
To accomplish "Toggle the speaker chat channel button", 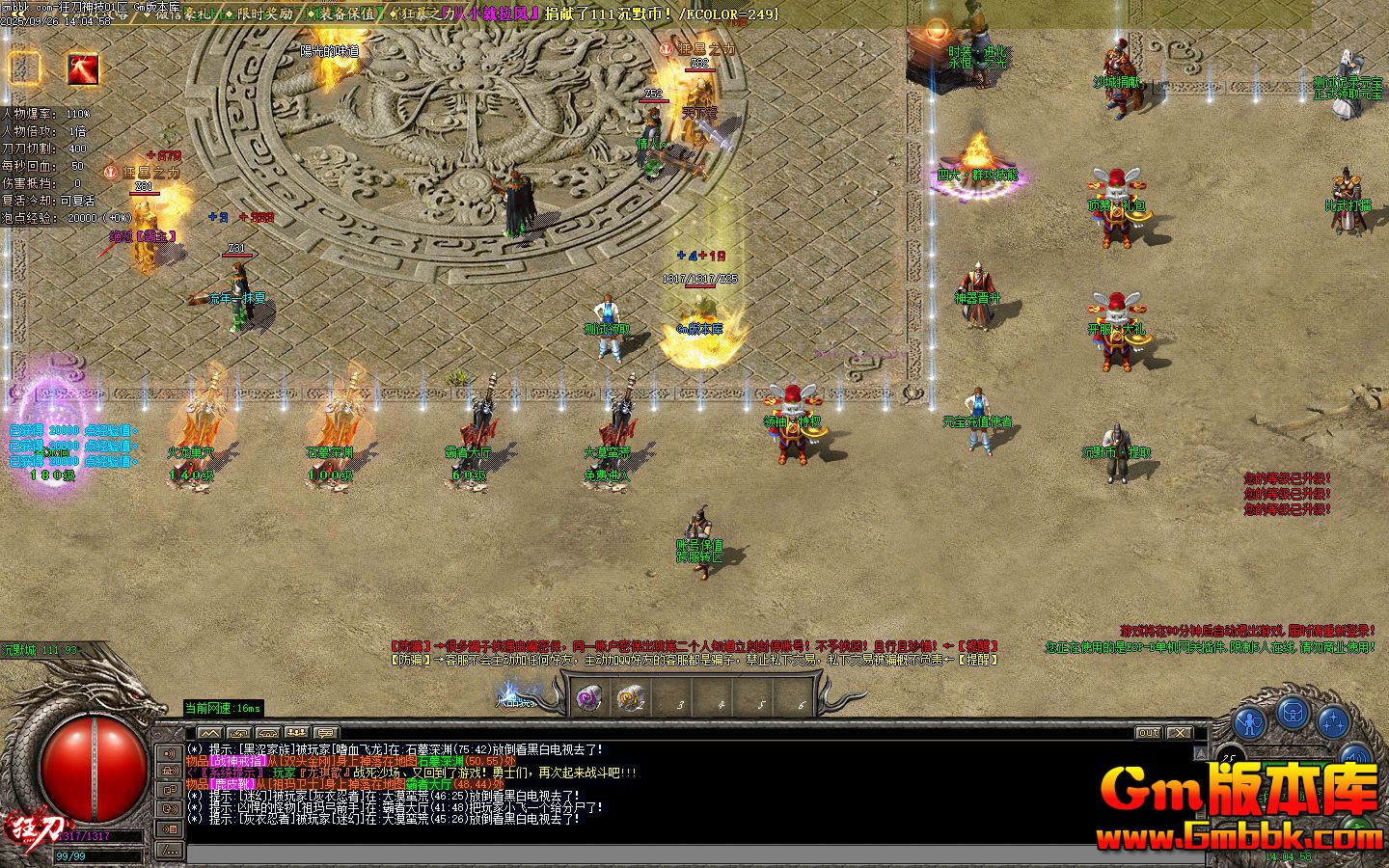I will click(170, 752).
